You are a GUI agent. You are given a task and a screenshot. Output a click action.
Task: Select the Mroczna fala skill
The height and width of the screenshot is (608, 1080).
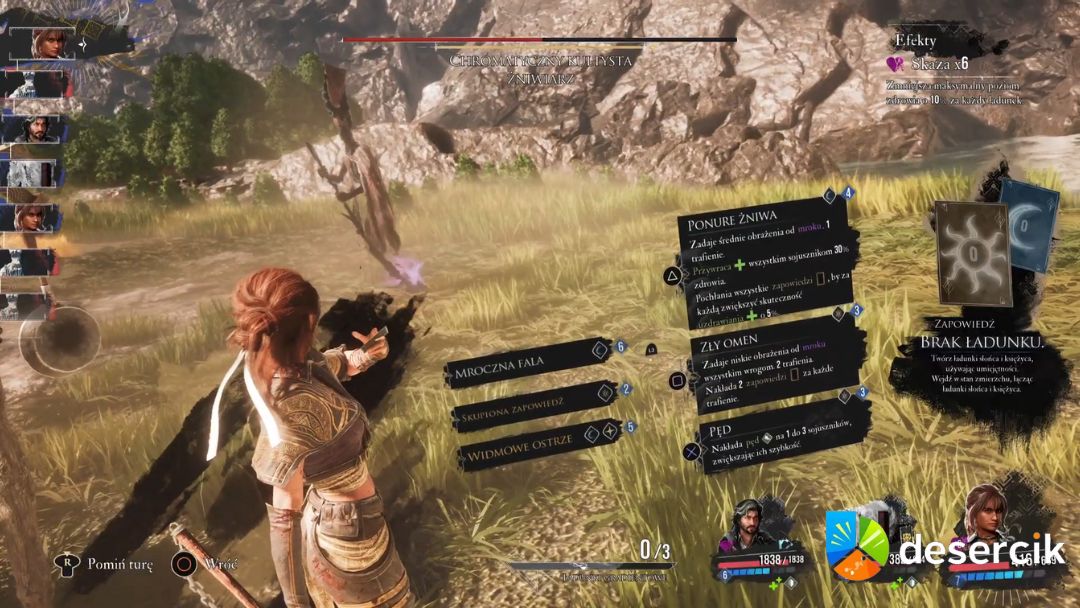click(520, 374)
